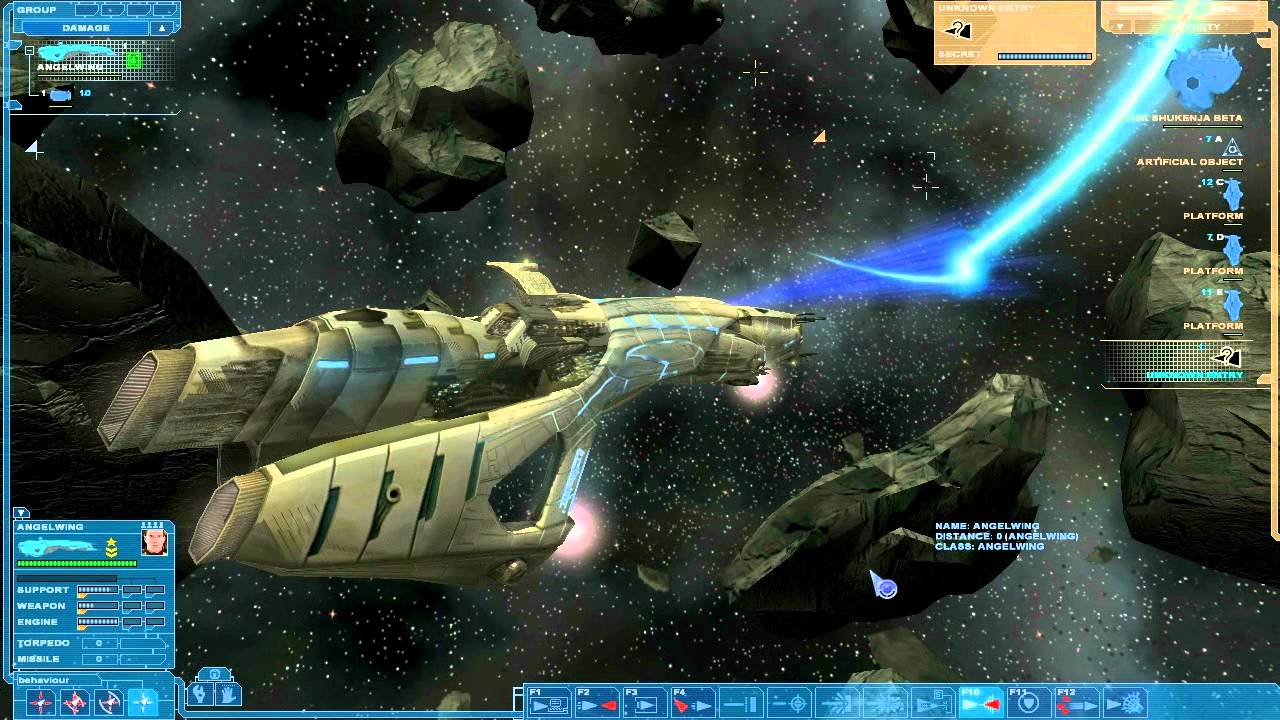Screen dimensions: 1280x720
Task: Select the GROUP tab at top left
Action: 36,9
